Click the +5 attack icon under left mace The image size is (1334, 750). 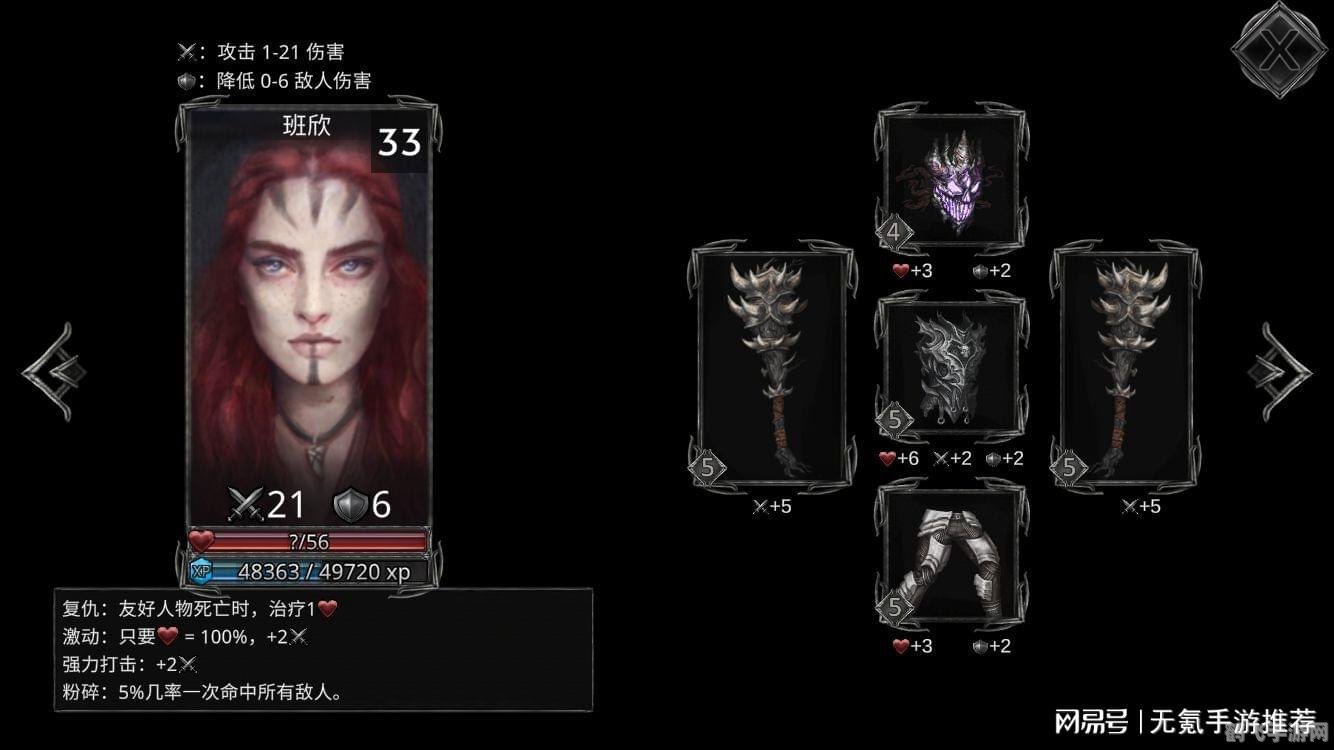tap(762, 506)
